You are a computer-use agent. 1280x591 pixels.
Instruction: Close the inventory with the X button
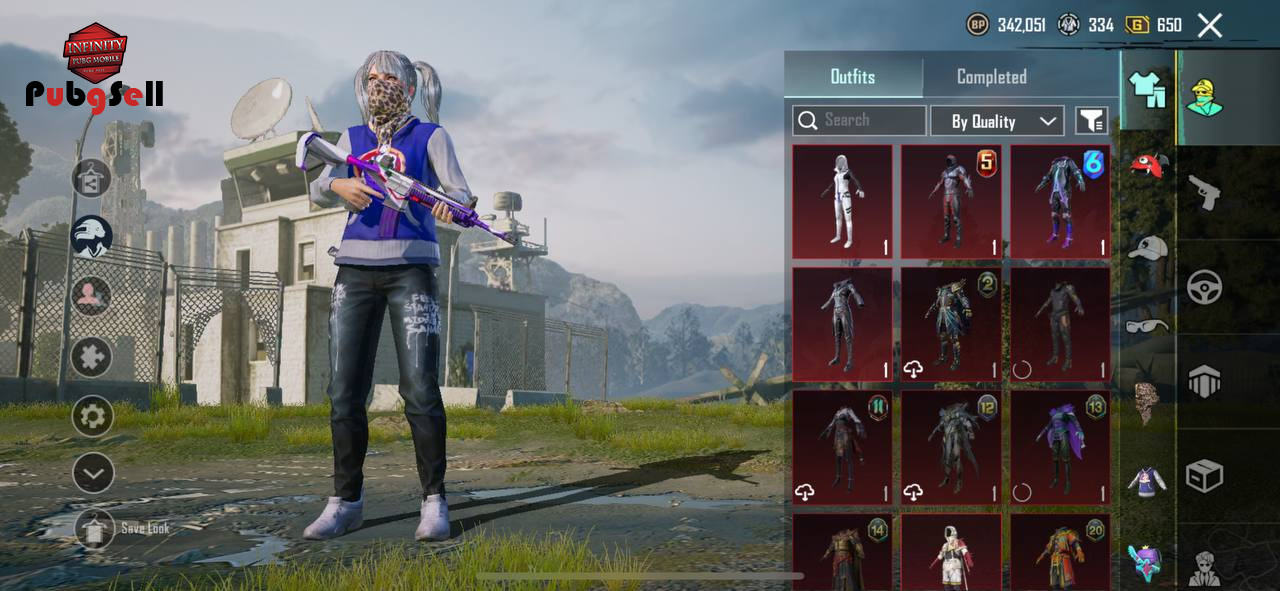(1210, 25)
